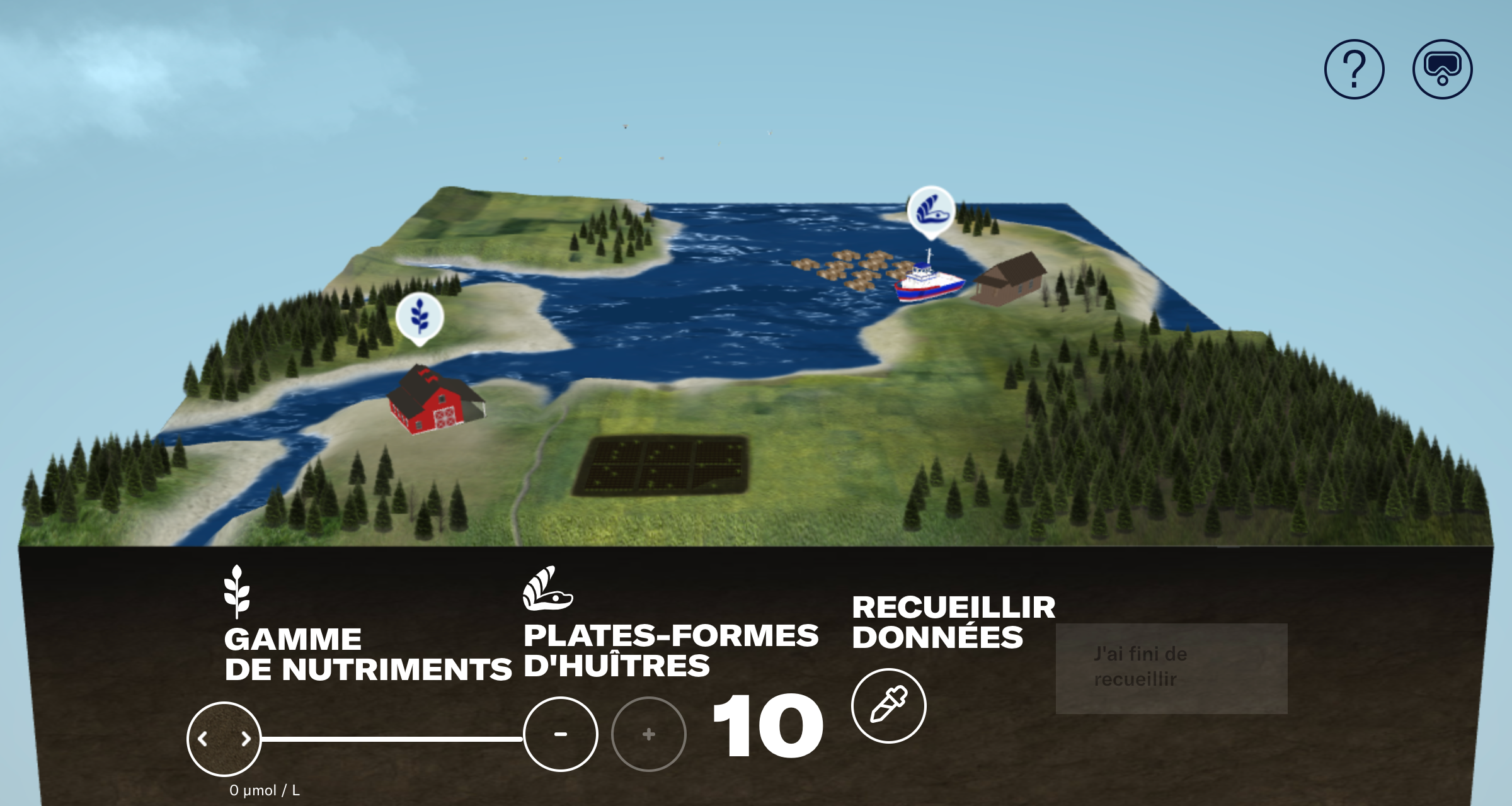Click the diving mask icon to go underwater

1443,69
